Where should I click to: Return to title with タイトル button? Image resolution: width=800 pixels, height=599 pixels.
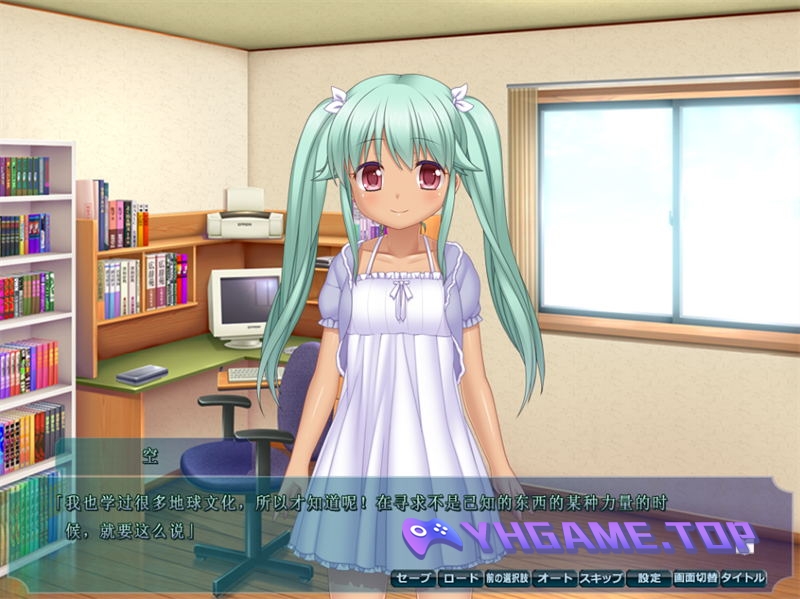coord(742,578)
